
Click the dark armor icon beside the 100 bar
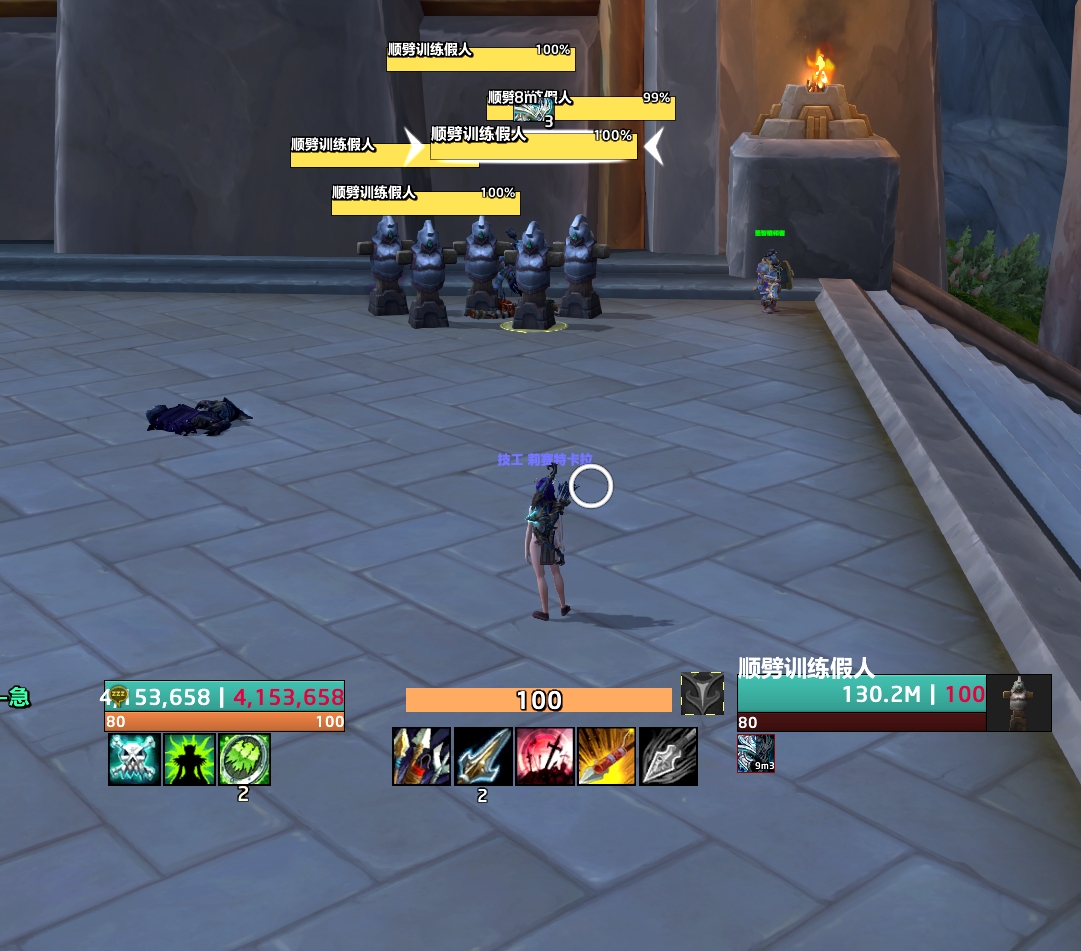702,694
